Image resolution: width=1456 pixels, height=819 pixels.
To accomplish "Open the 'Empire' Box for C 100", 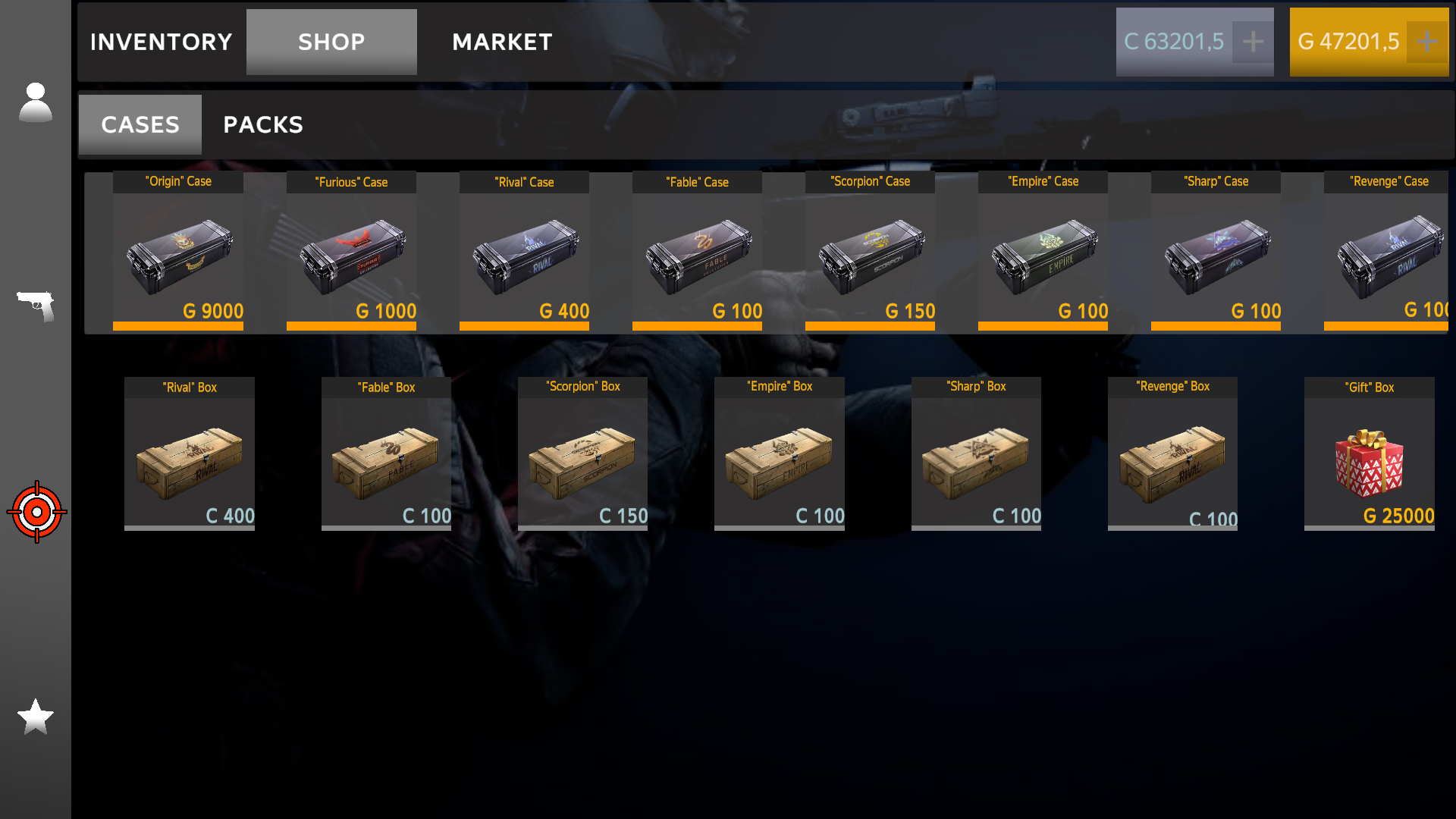I will click(779, 455).
